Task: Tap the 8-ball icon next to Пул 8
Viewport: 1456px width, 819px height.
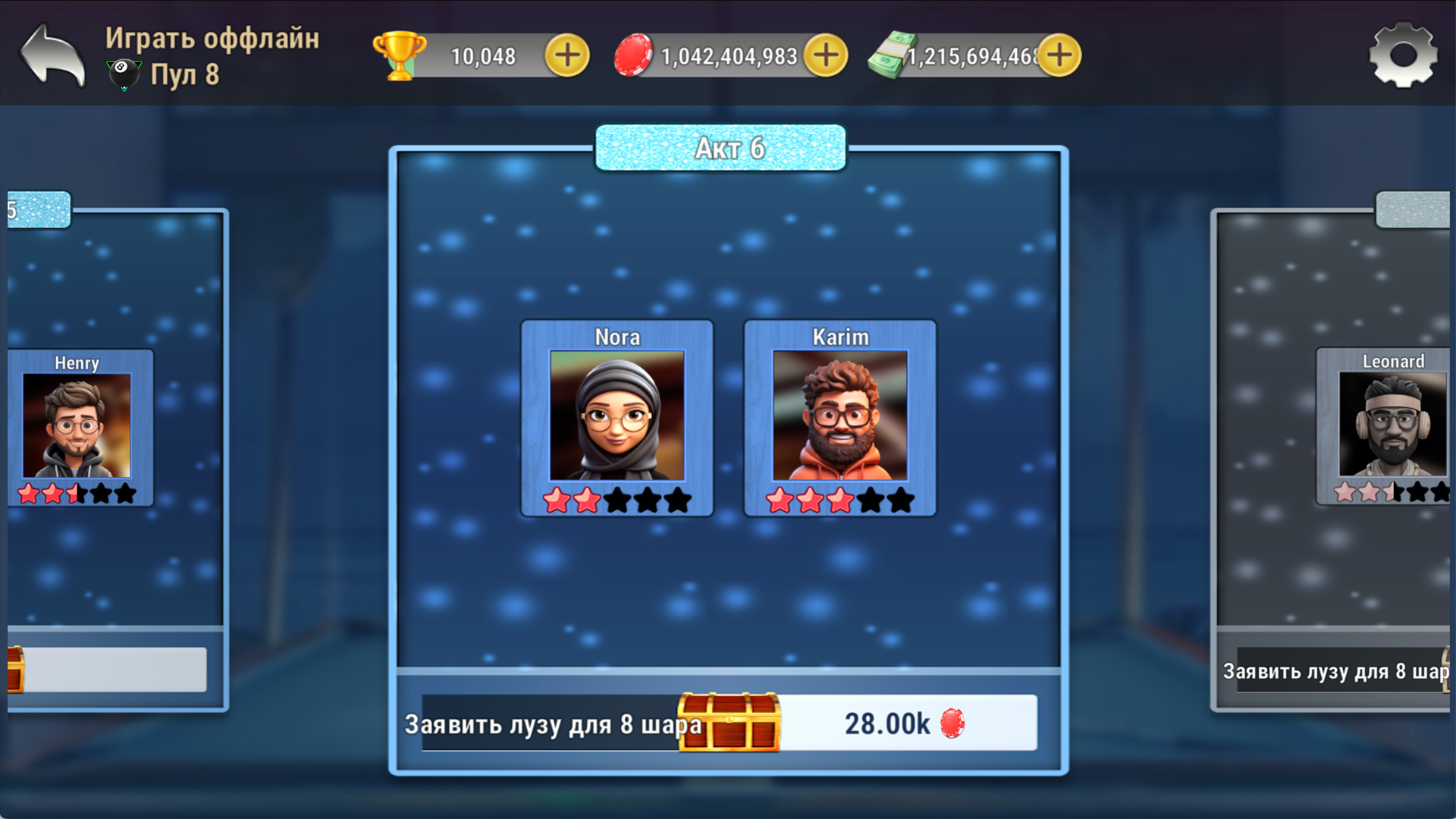Action: [x=124, y=74]
